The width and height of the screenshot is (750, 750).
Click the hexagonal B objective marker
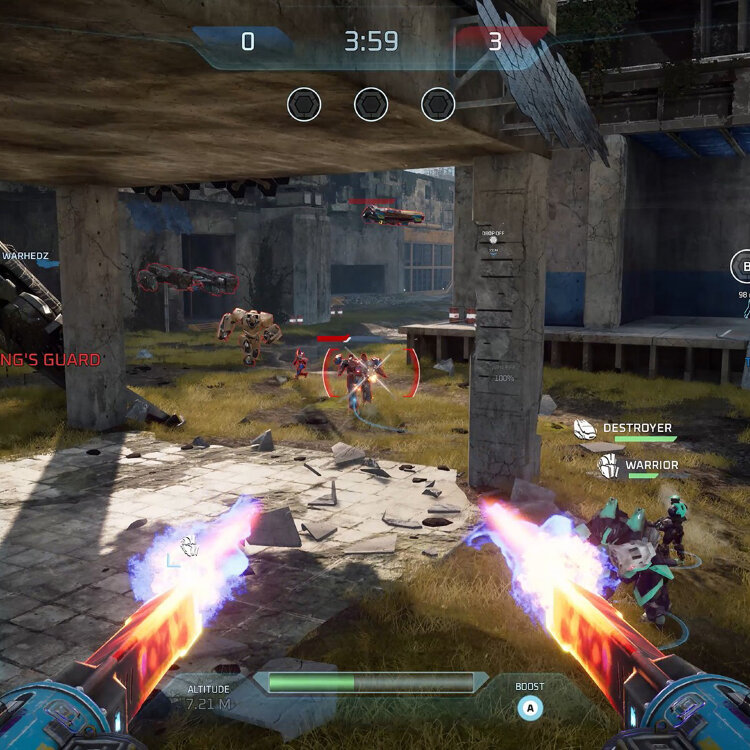click(x=743, y=267)
